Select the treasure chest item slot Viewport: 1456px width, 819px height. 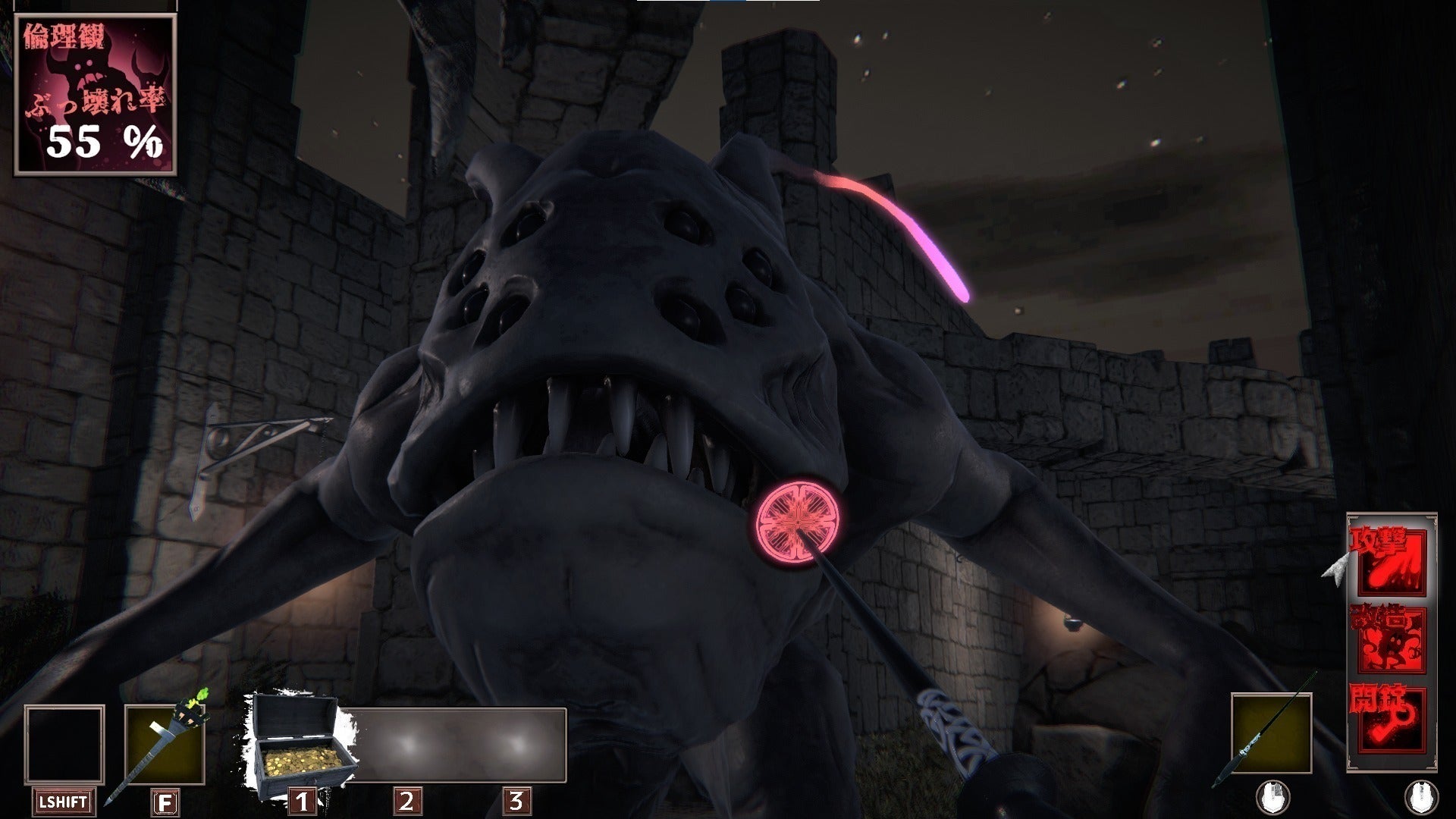tap(296, 745)
